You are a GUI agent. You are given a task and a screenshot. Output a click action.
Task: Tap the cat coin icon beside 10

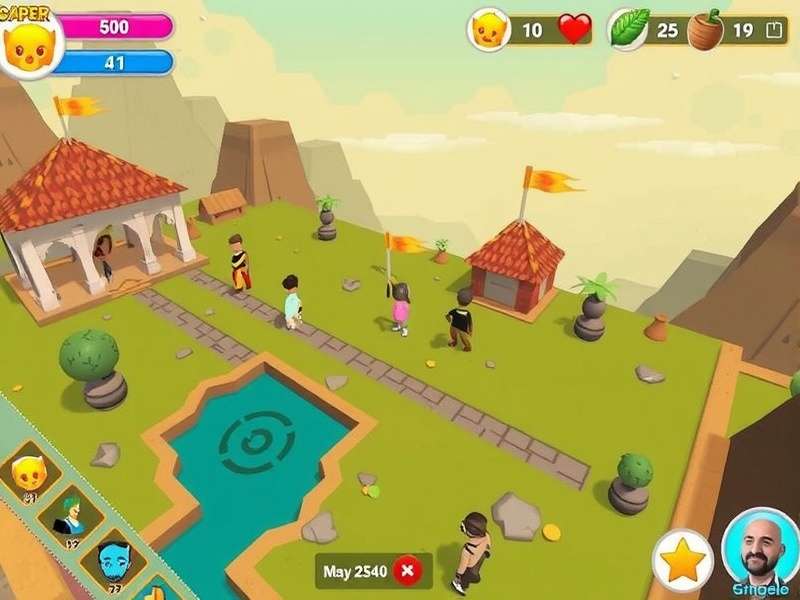[490, 30]
